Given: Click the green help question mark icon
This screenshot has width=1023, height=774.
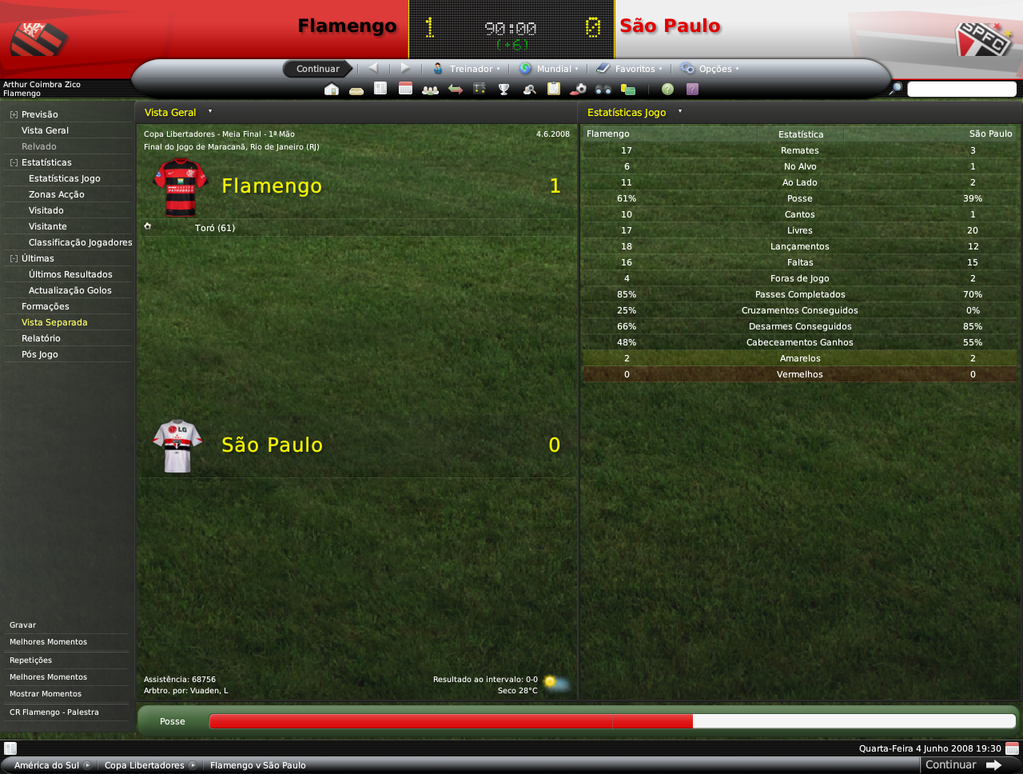Looking at the screenshot, I should coord(667,89).
